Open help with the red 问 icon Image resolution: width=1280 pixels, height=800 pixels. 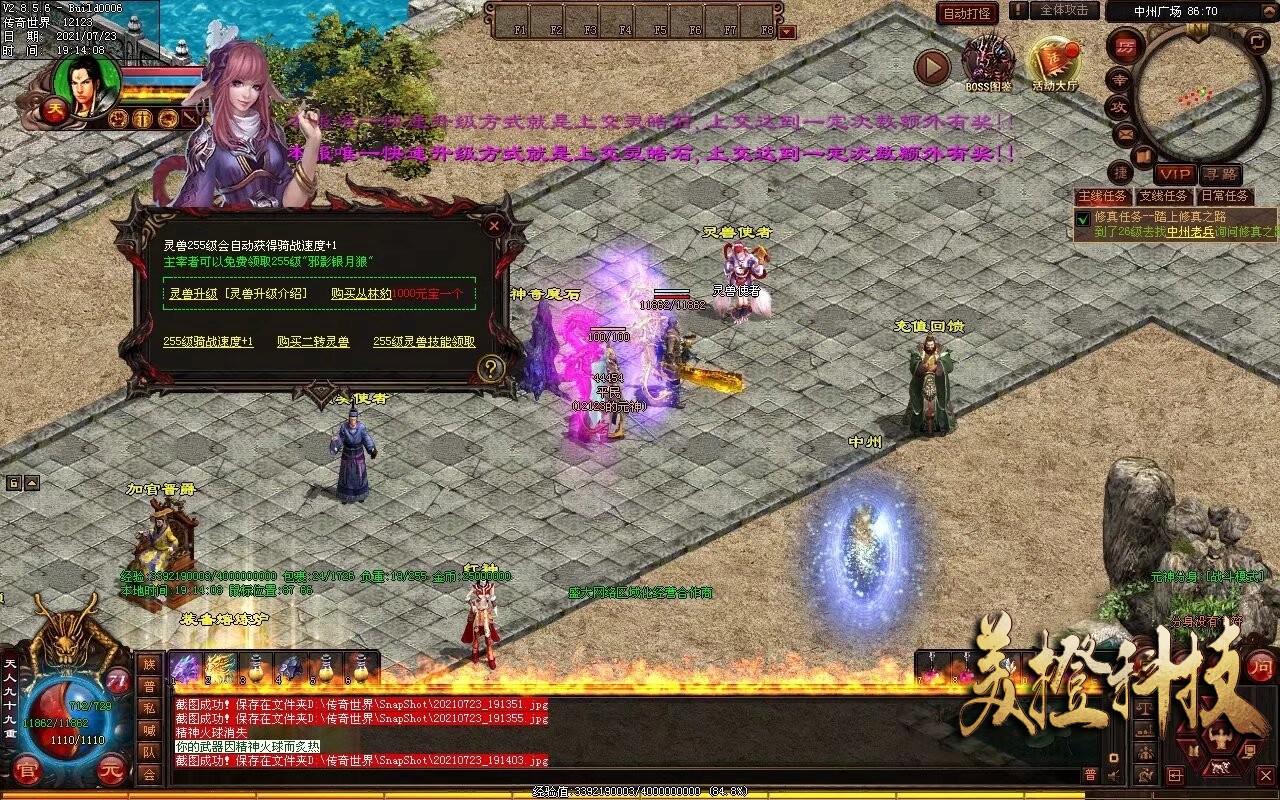pyautogui.click(x=1262, y=668)
